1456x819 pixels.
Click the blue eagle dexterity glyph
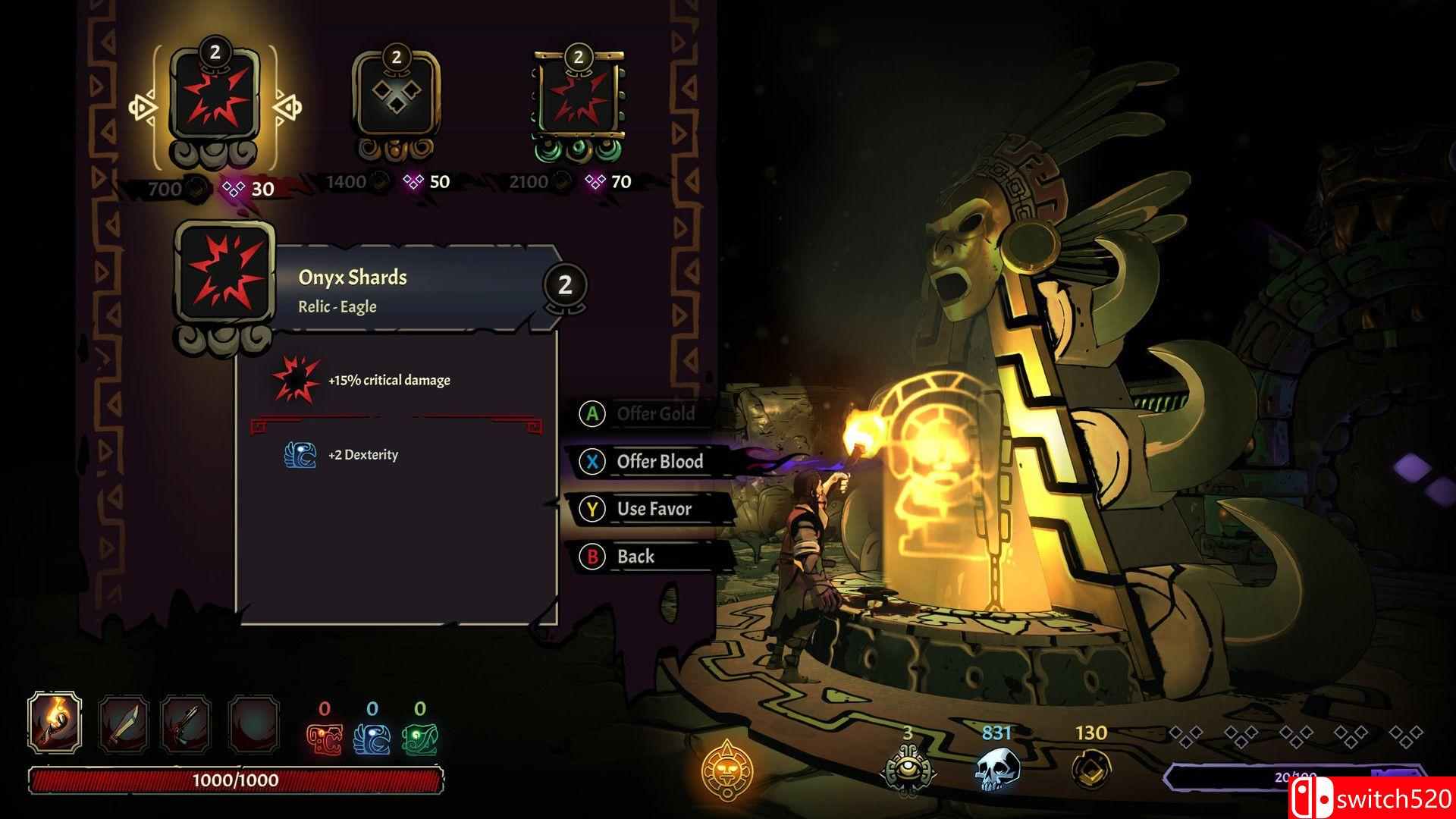pyautogui.click(x=372, y=739)
